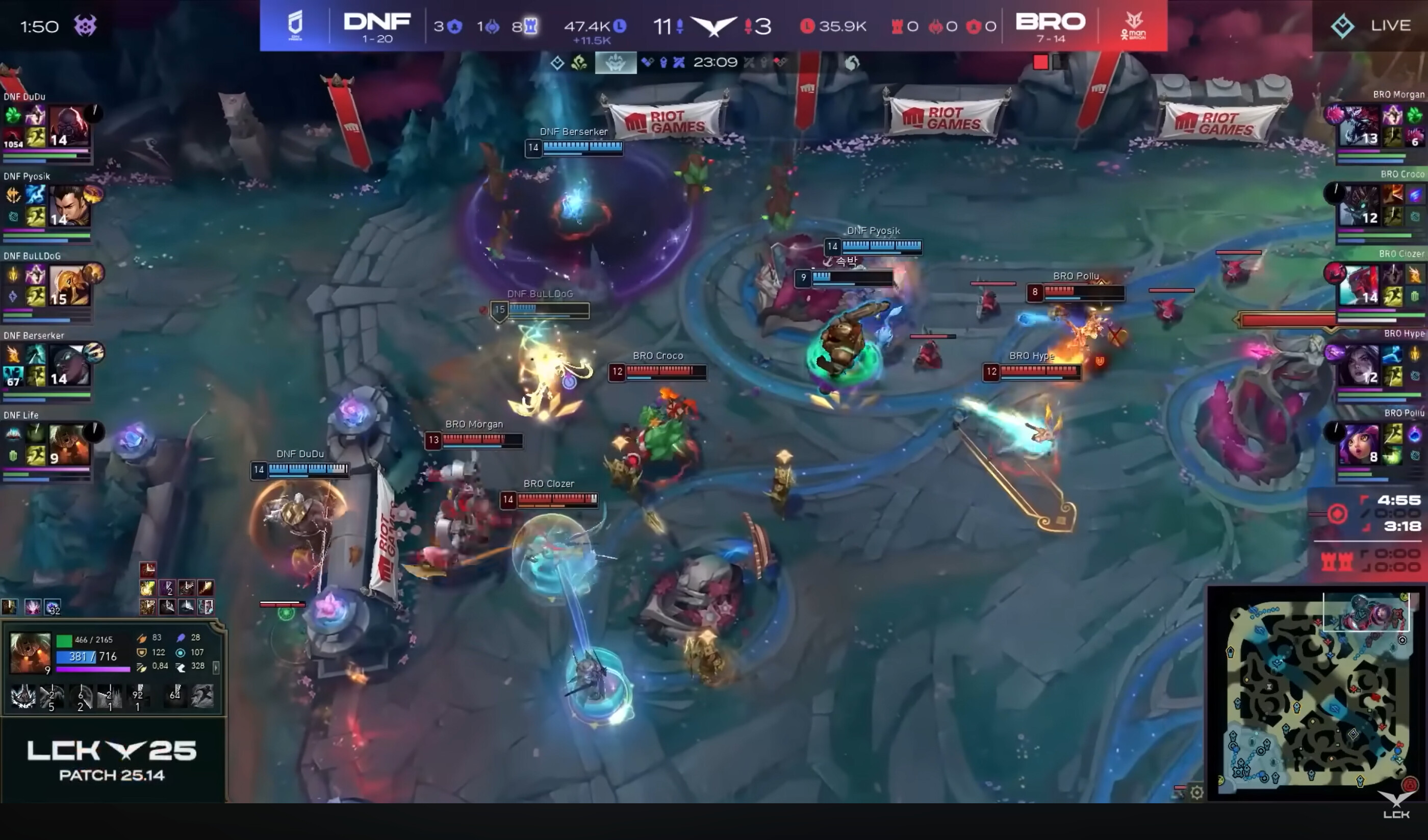Select BRO Morgan's champion portrait
The height and width of the screenshot is (840, 1428).
[1359, 126]
